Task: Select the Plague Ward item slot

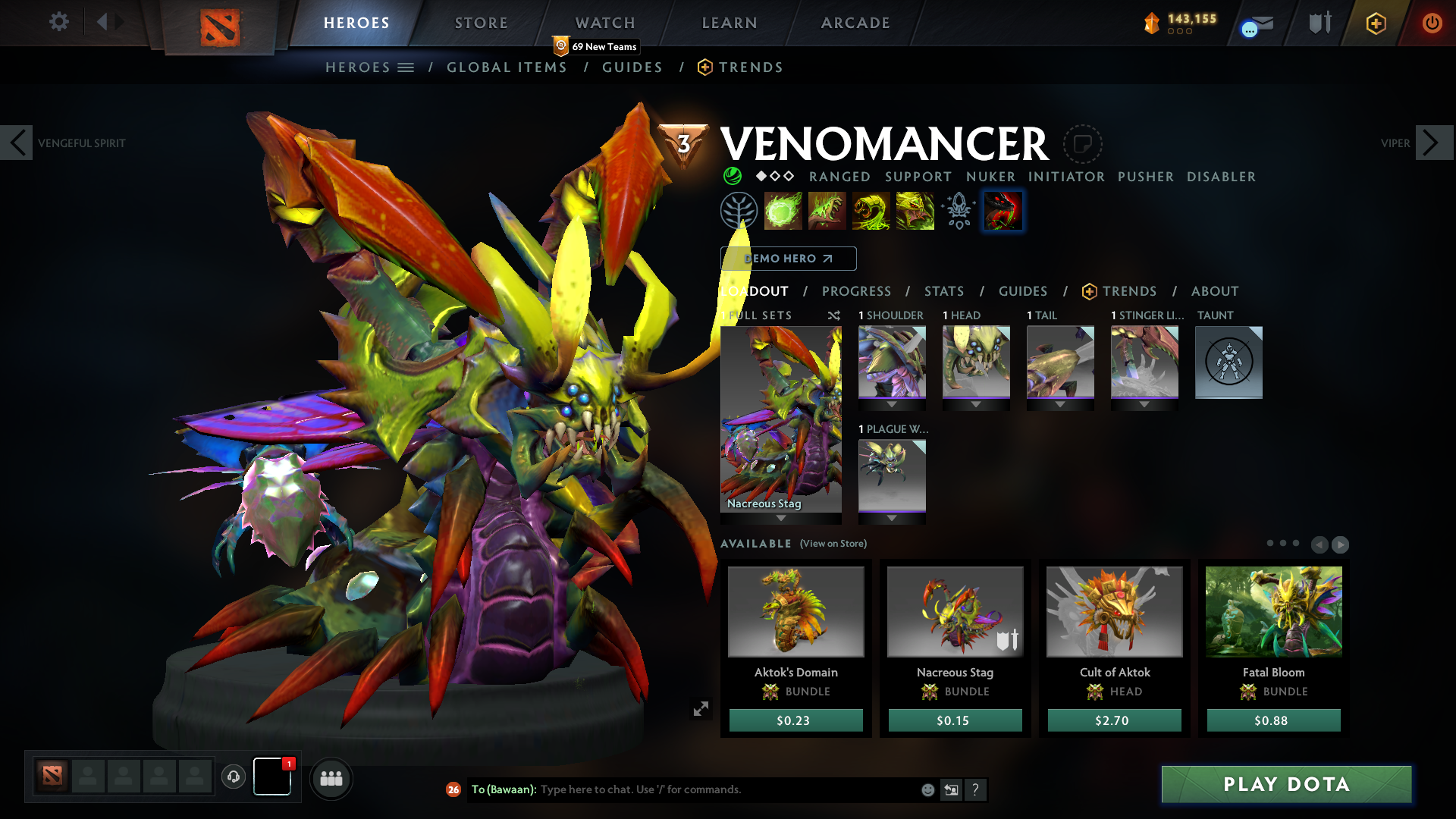Action: tap(892, 475)
